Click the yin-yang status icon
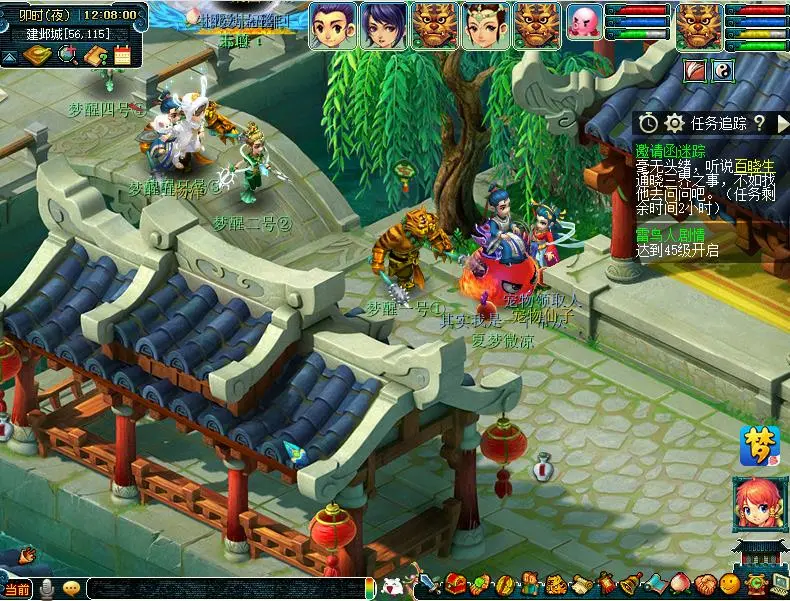Screen dimensions: 790x601 tap(722, 70)
